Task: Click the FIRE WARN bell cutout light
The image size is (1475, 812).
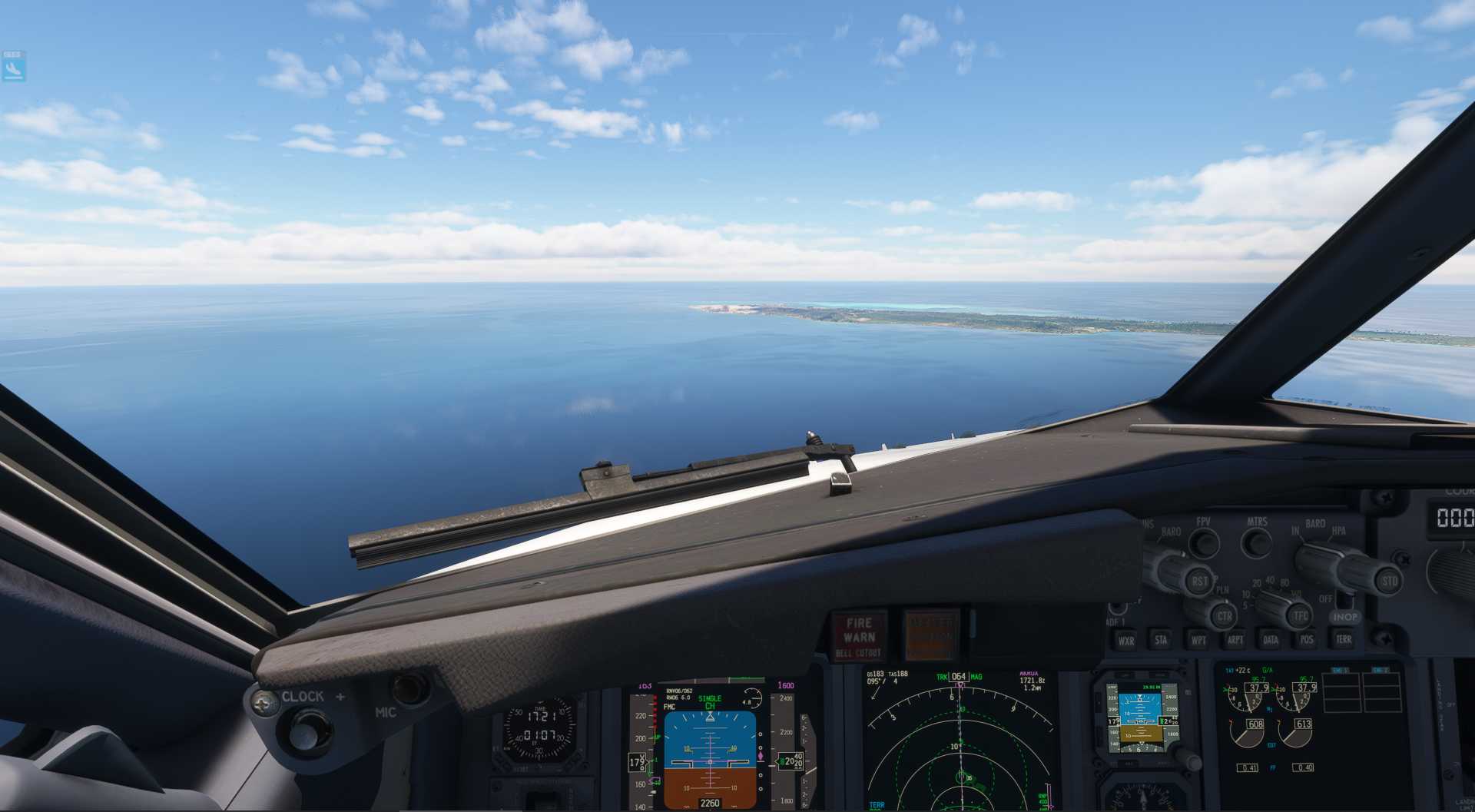Action: click(859, 635)
